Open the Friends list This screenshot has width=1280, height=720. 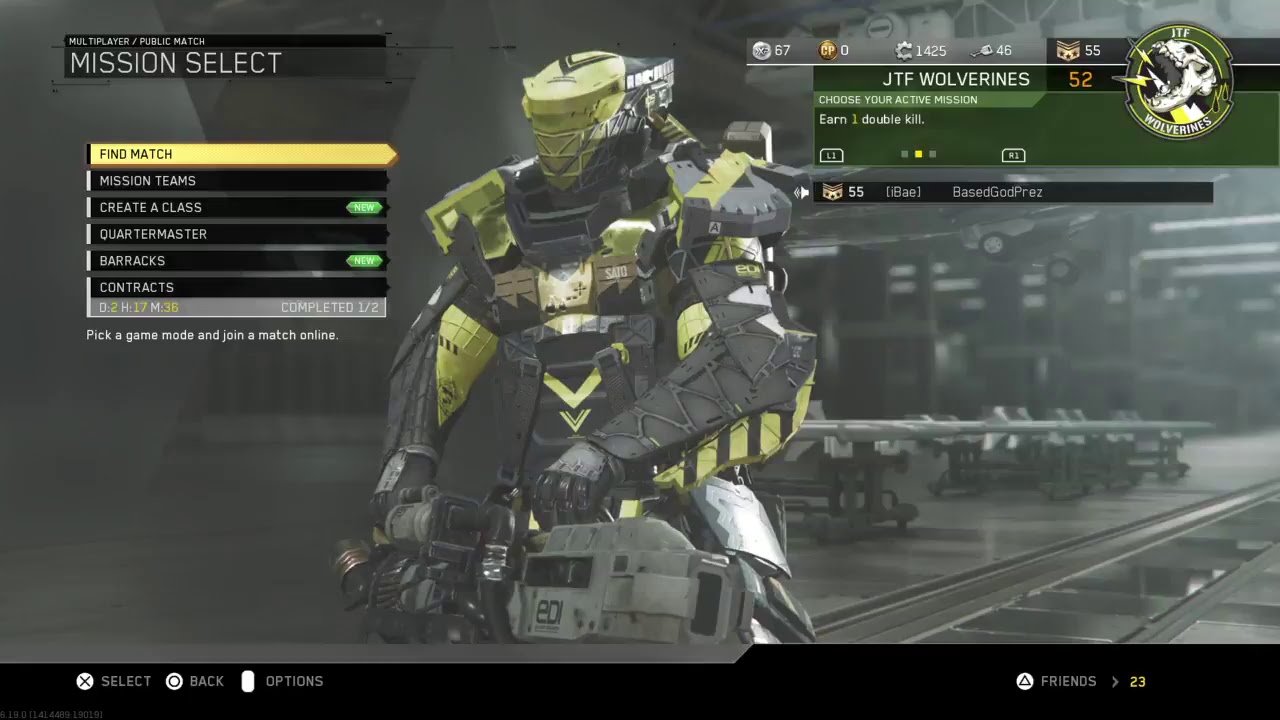[x=1067, y=682]
